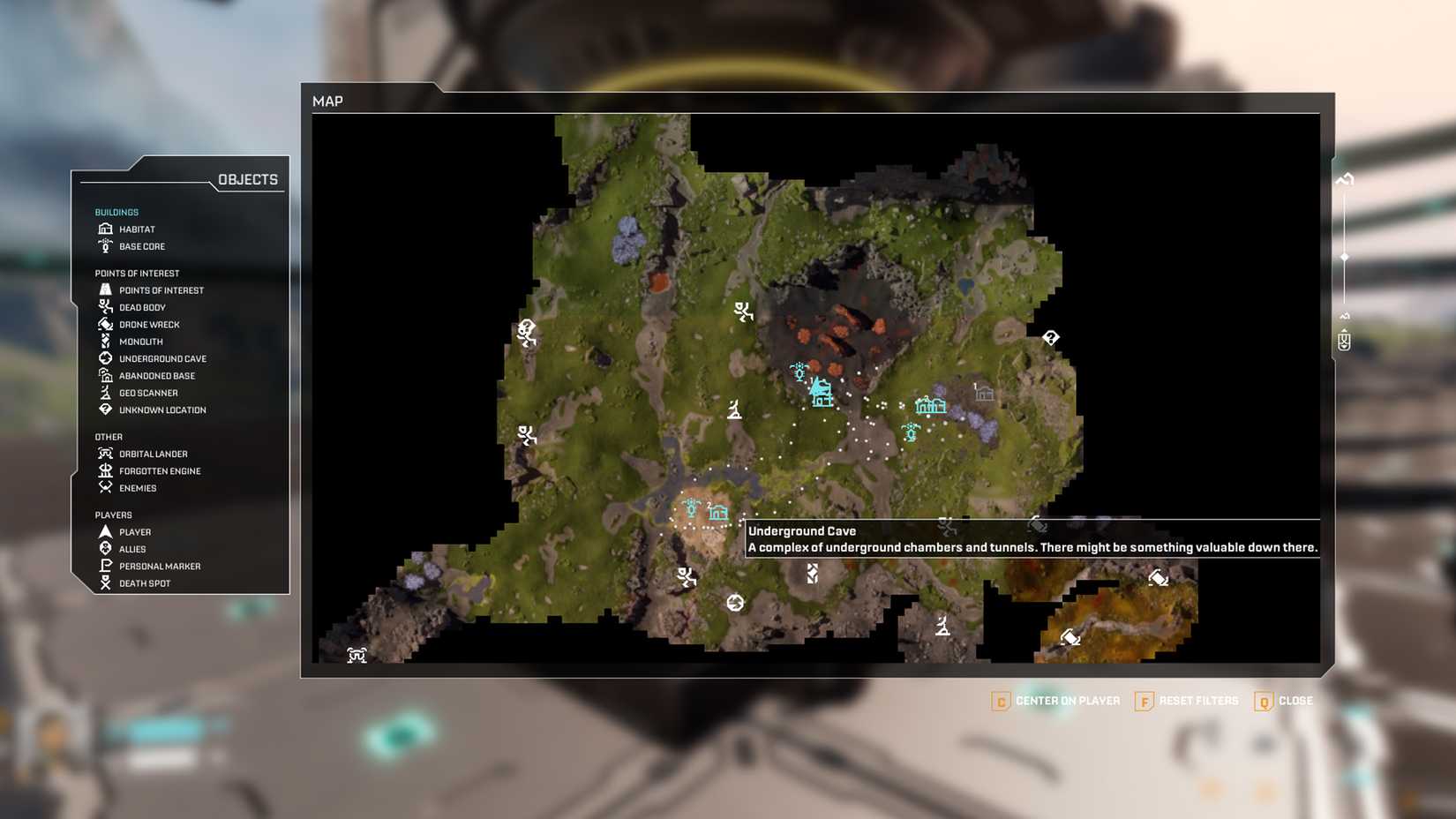Viewport: 1456px width, 819px height.
Task: Click the Center on Player button
Action: [x=1056, y=701]
